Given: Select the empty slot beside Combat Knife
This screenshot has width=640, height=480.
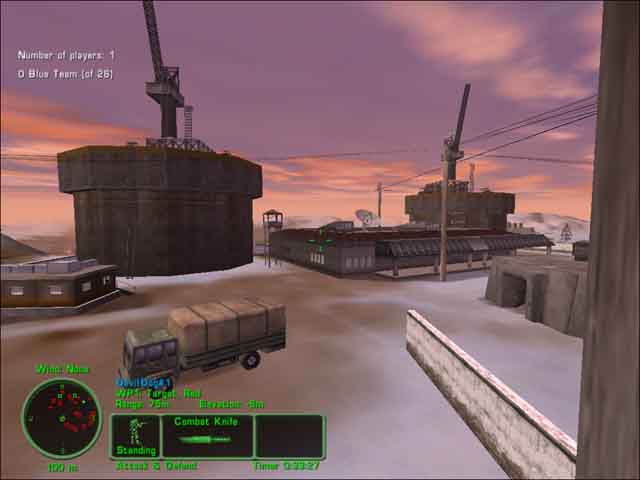Looking at the screenshot, I should tap(289, 437).
